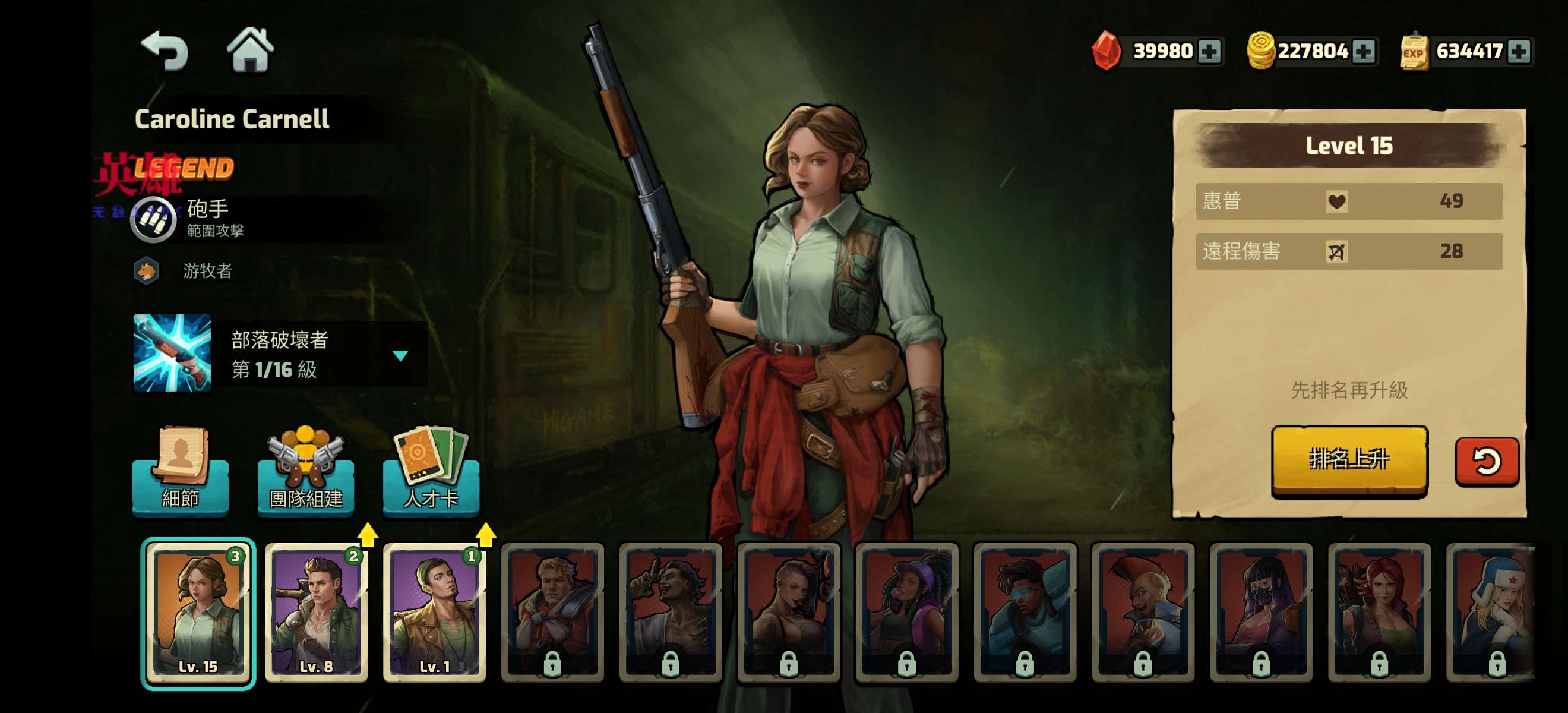
Task: Open the home screen via house icon
Action: click(250, 50)
